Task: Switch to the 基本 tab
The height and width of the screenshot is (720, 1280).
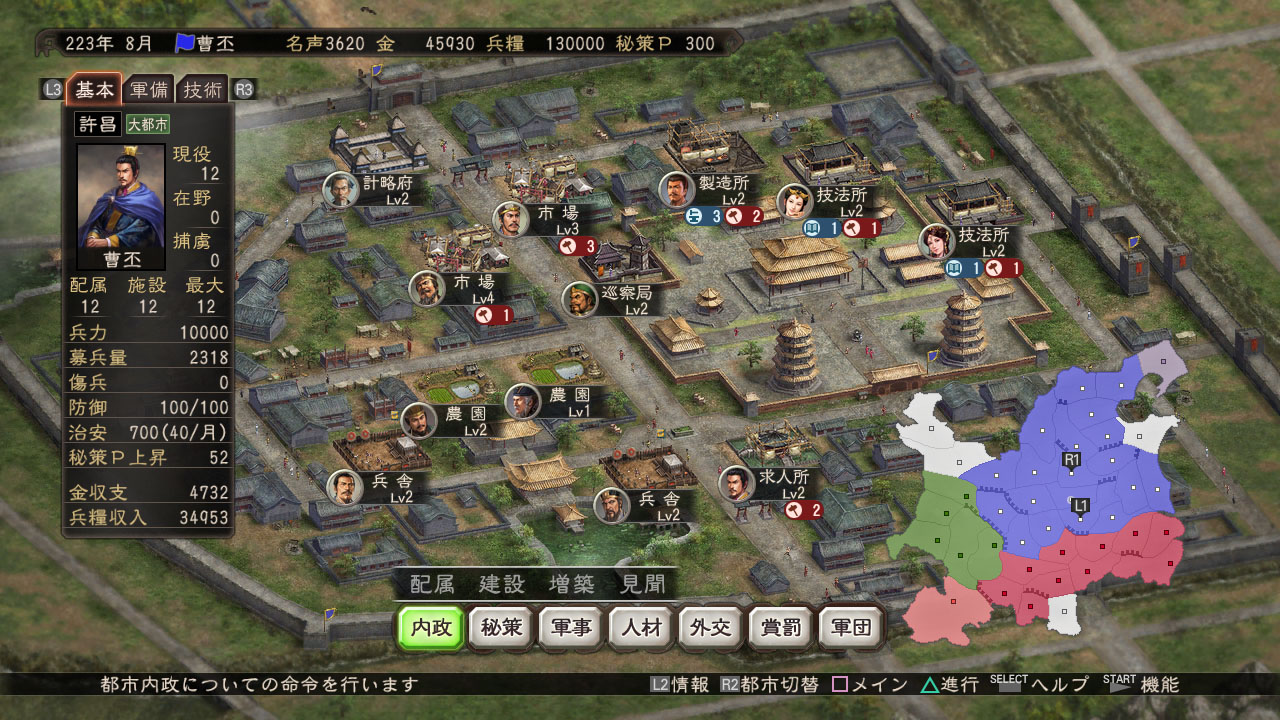Action: point(94,89)
